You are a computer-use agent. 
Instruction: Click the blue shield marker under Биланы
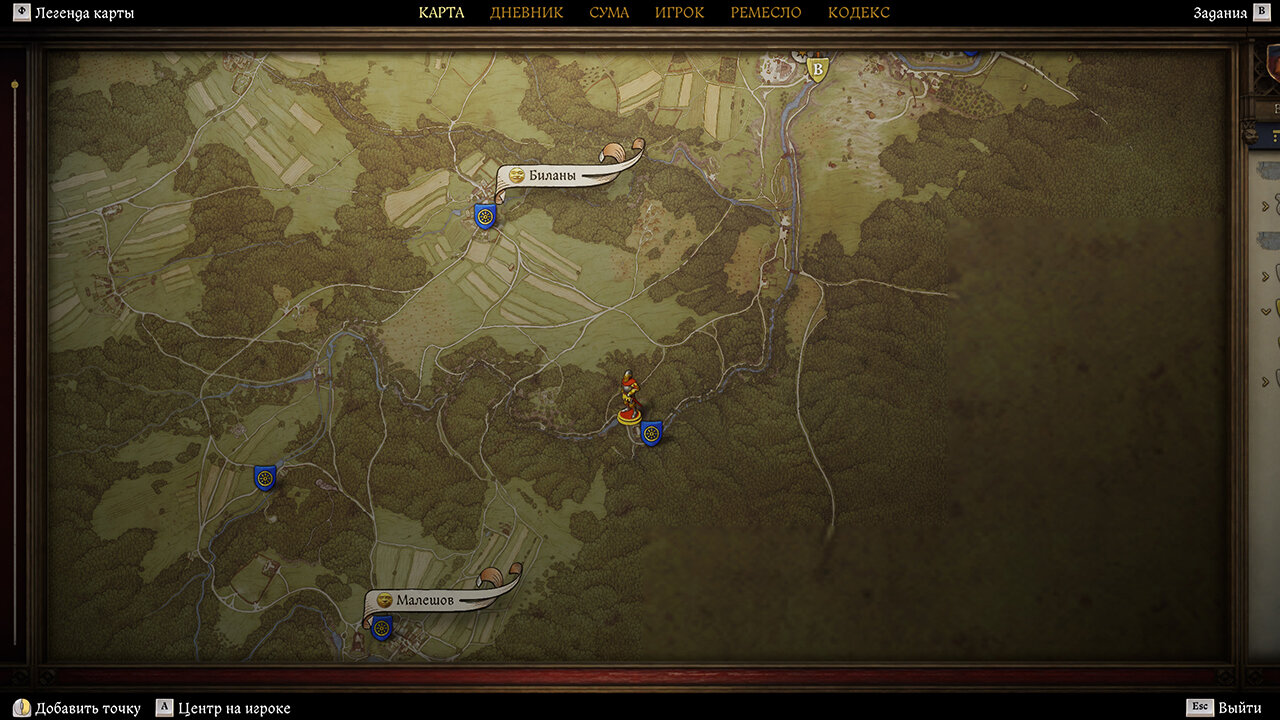pos(485,216)
